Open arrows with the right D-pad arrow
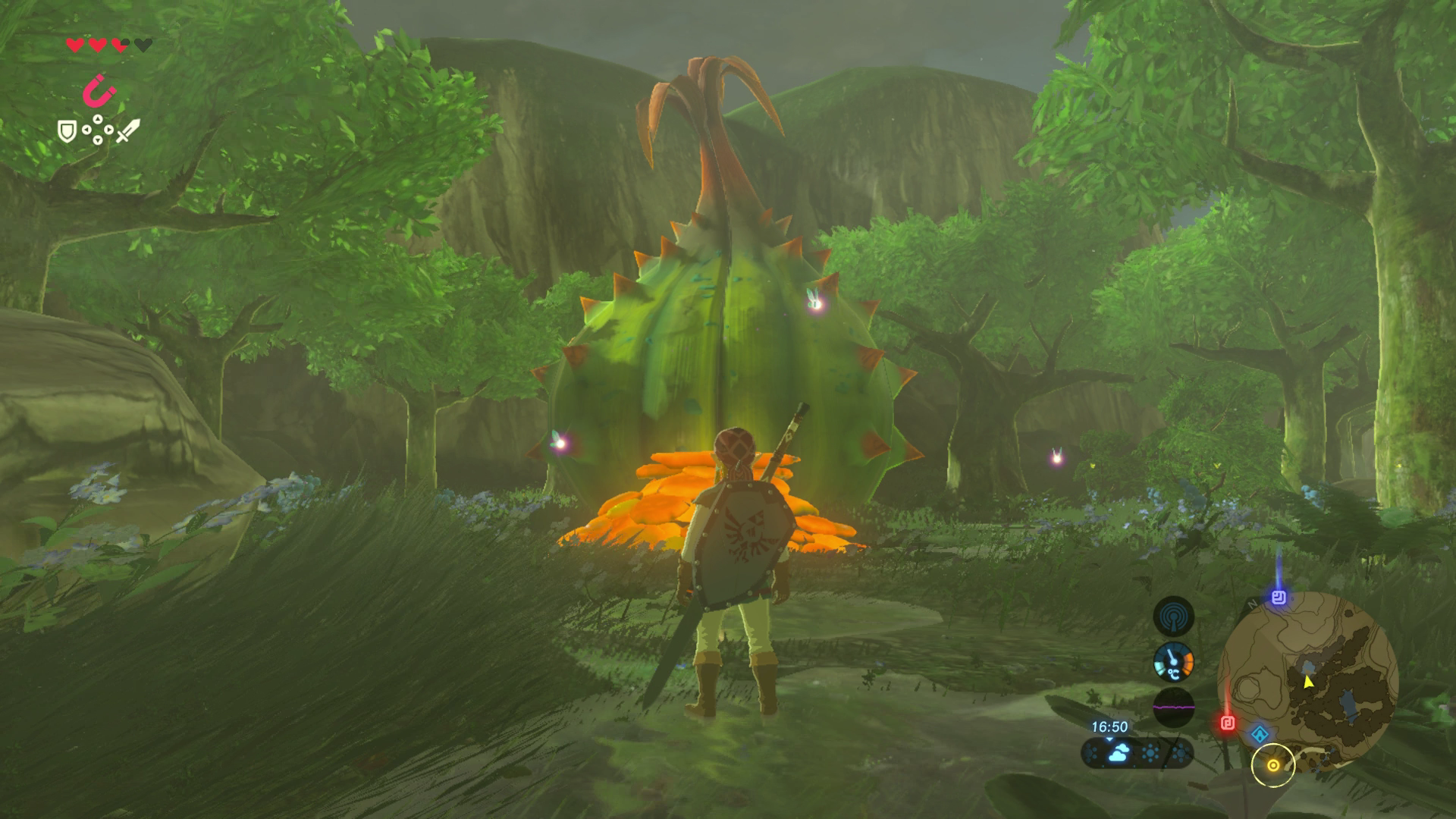Image resolution: width=1456 pixels, height=819 pixels. point(108,130)
